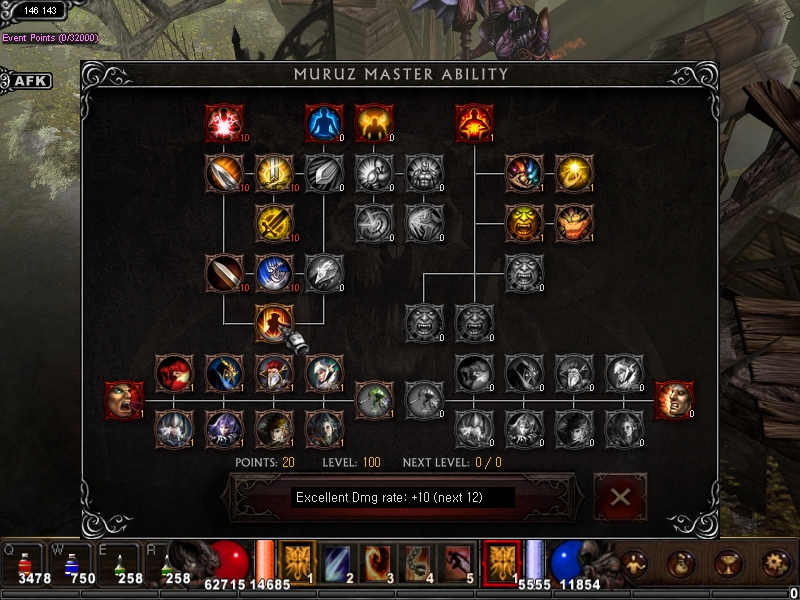Pick the golden glowing ring skill node
The height and width of the screenshot is (600, 800).
click(574, 173)
